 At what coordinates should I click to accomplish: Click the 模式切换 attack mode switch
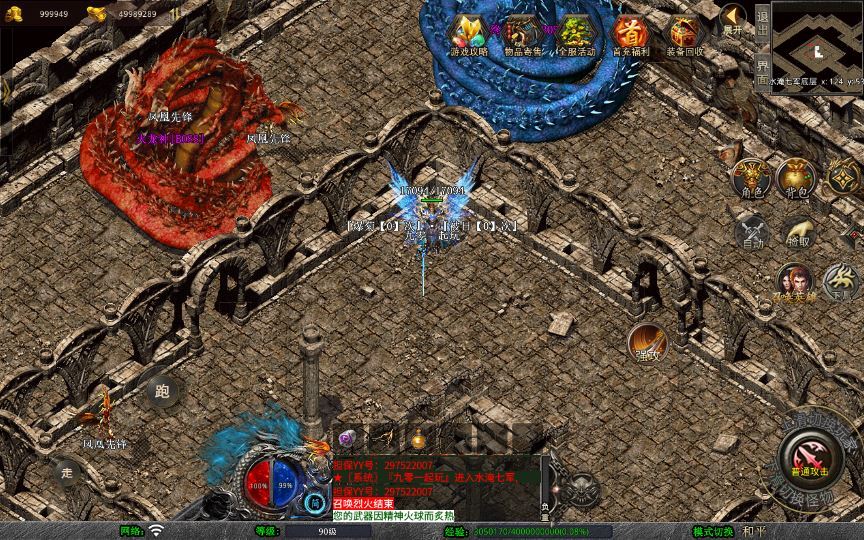click(714, 531)
